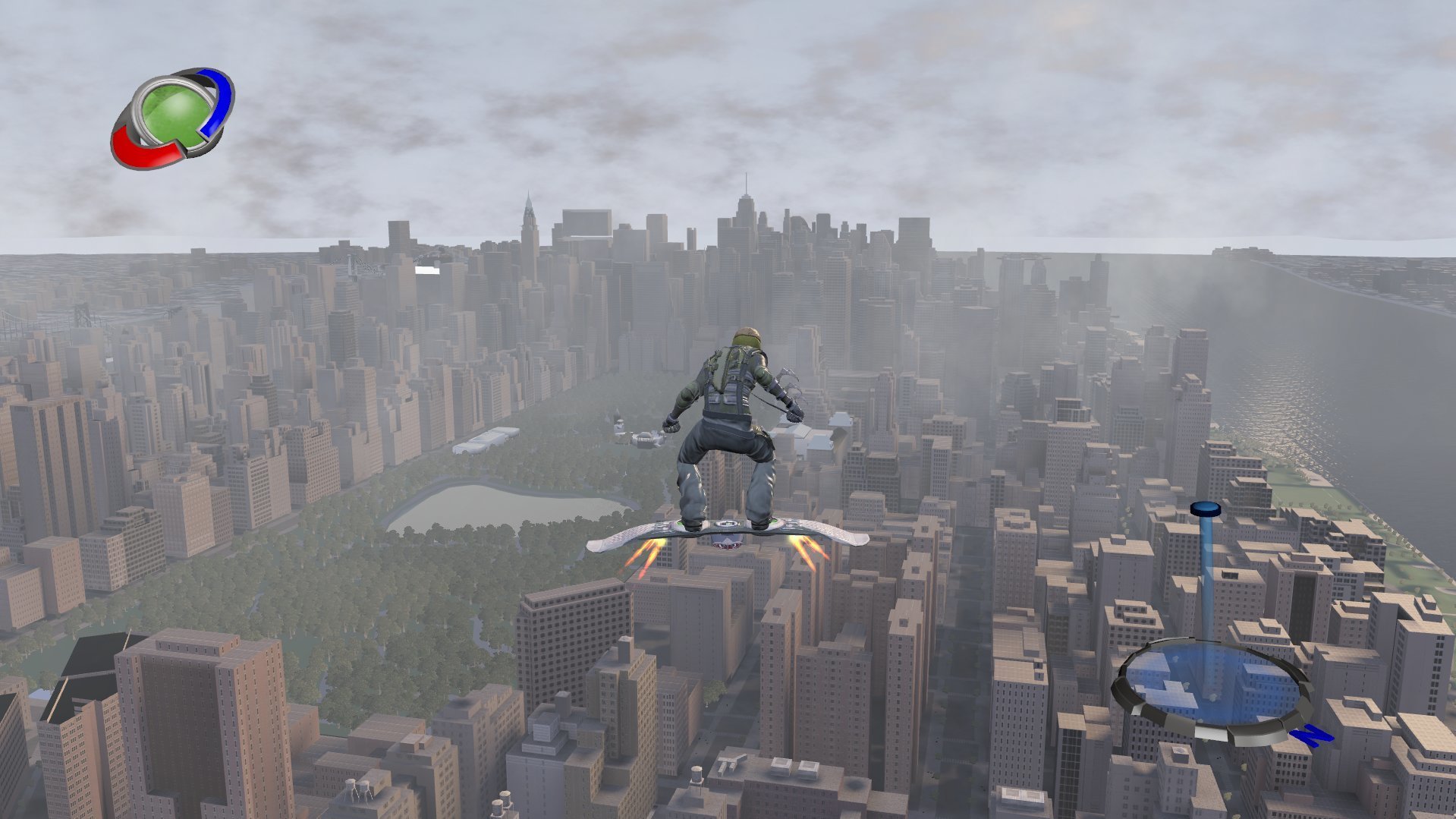Click the blue N compass marker
The height and width of the screenshot is (819, 1456).
1312,734
